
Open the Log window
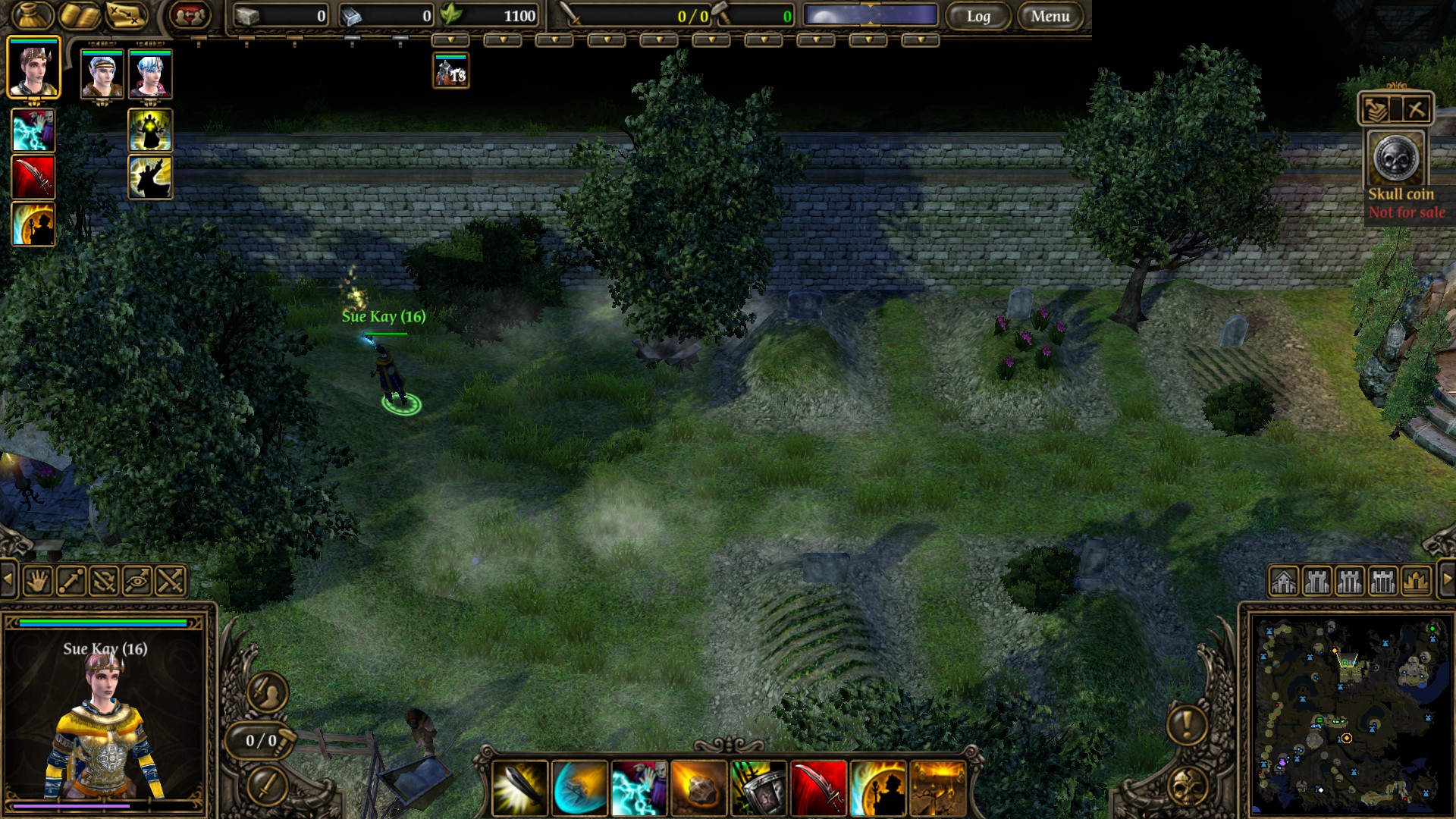(978, 16)
